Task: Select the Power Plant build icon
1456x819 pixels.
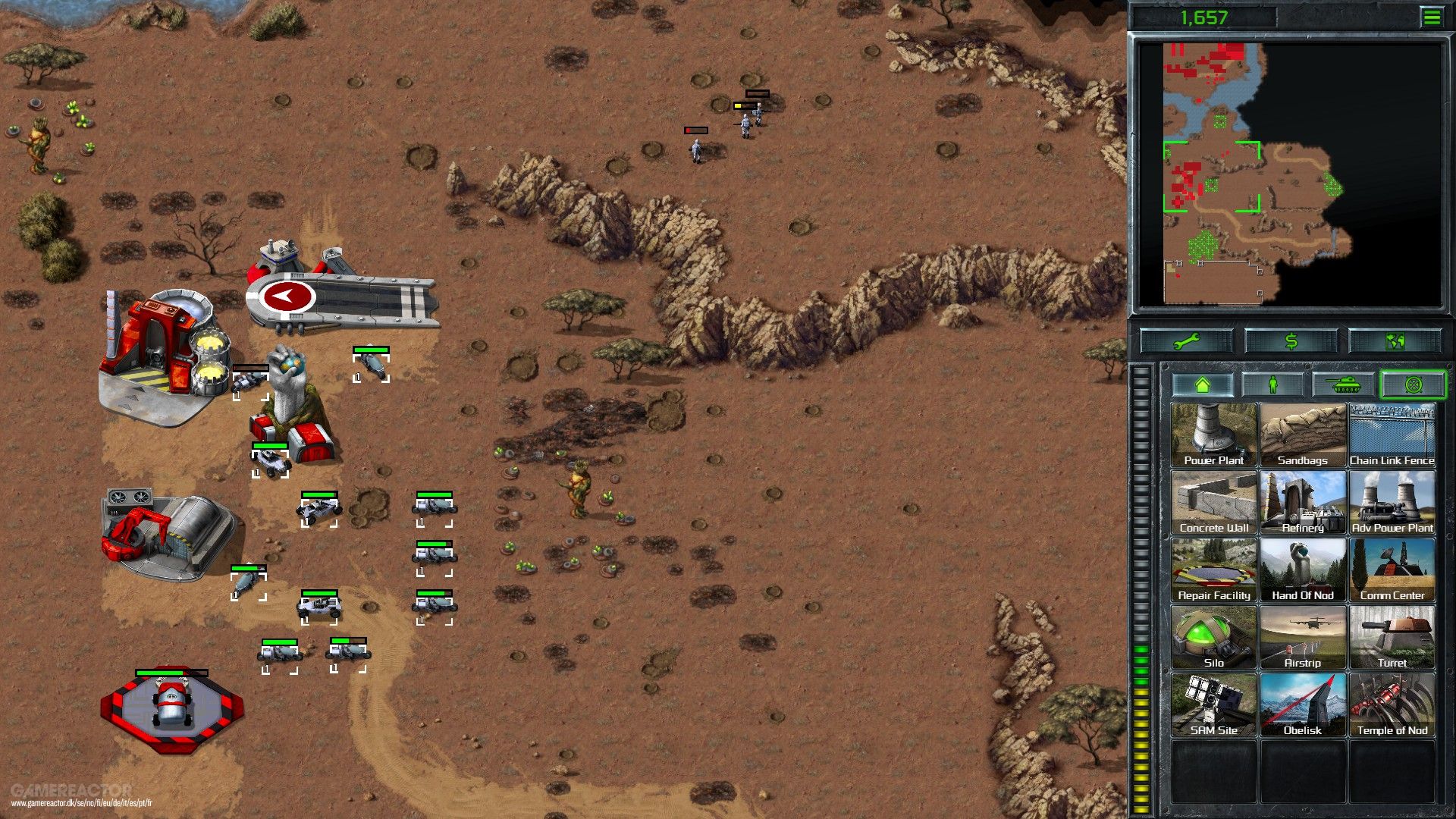Action: [1213, 434]
